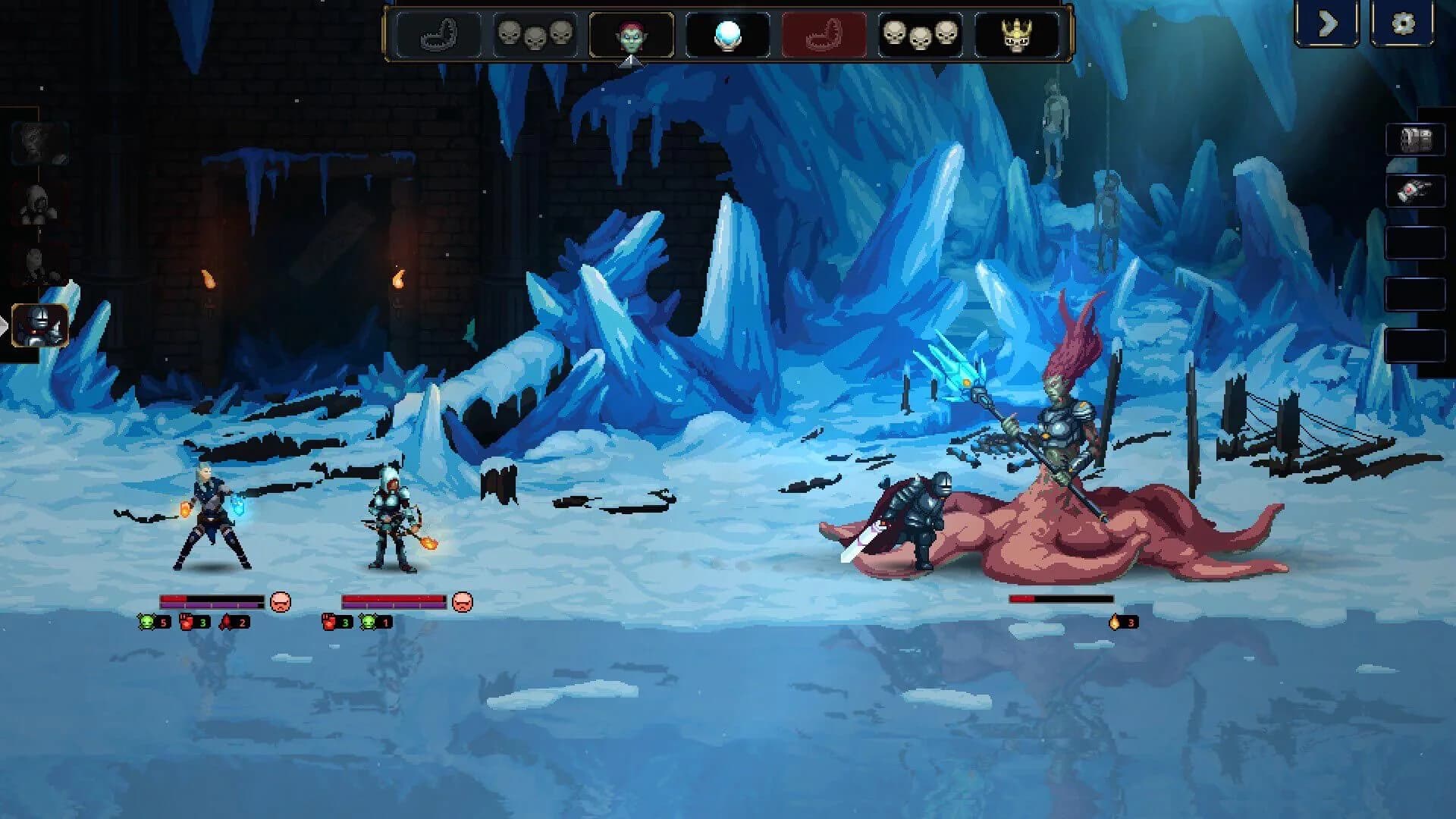Click the purple resource bar beneath the left hero's health
Screen dimensions: 1456x819
(x=209, y=605)
